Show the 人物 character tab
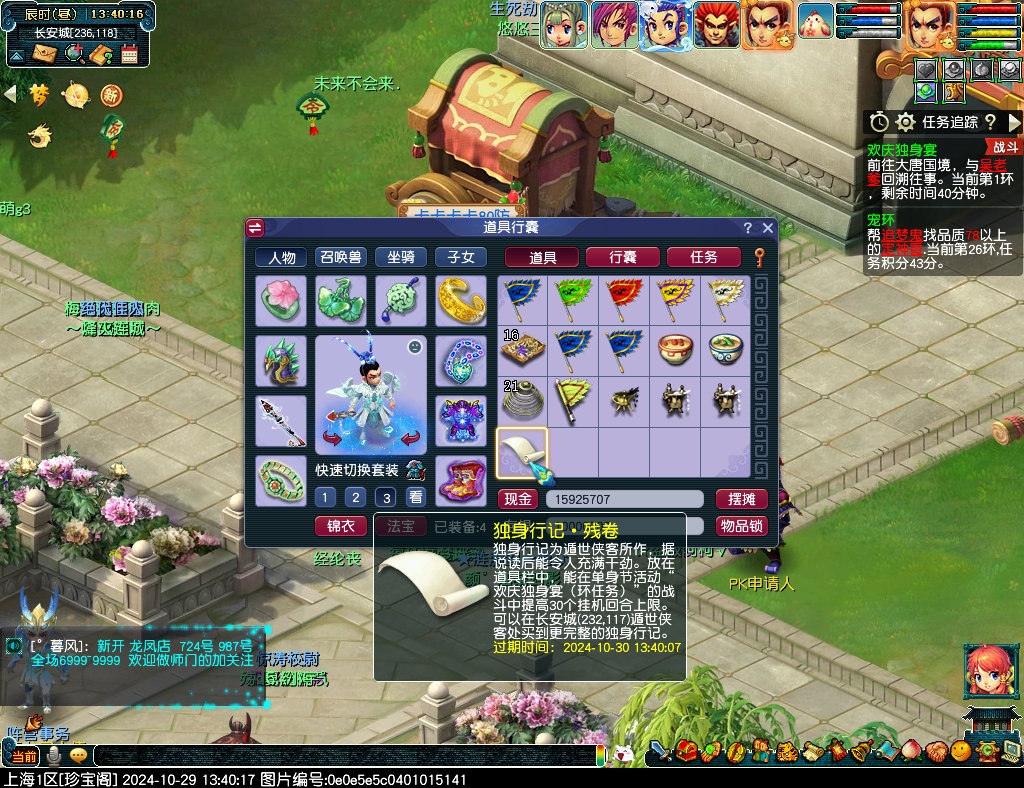This screenshot has width=1024, height=788. [281, 257]
